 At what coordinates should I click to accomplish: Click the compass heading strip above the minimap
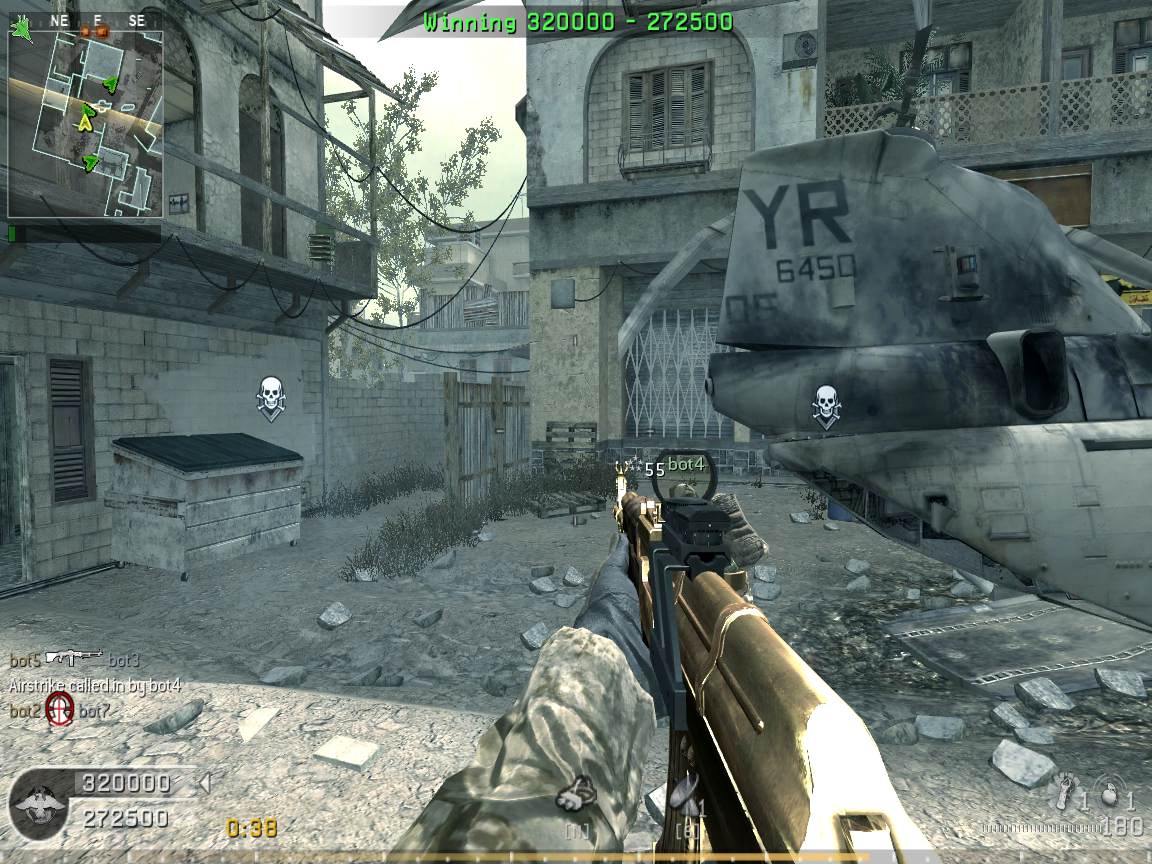(x=95, y=21)
